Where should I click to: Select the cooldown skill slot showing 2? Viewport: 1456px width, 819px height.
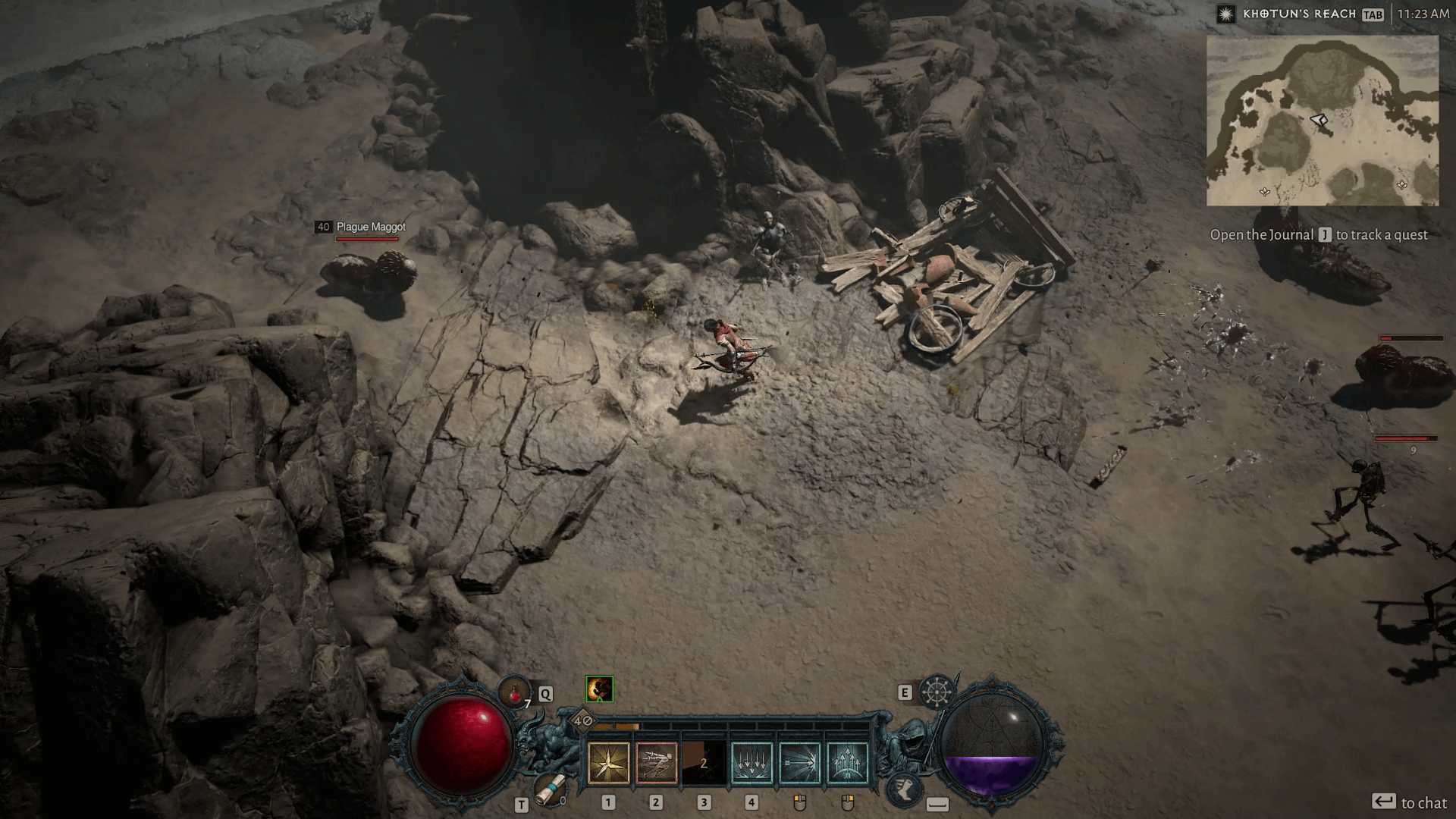click(x=704, y=762)
